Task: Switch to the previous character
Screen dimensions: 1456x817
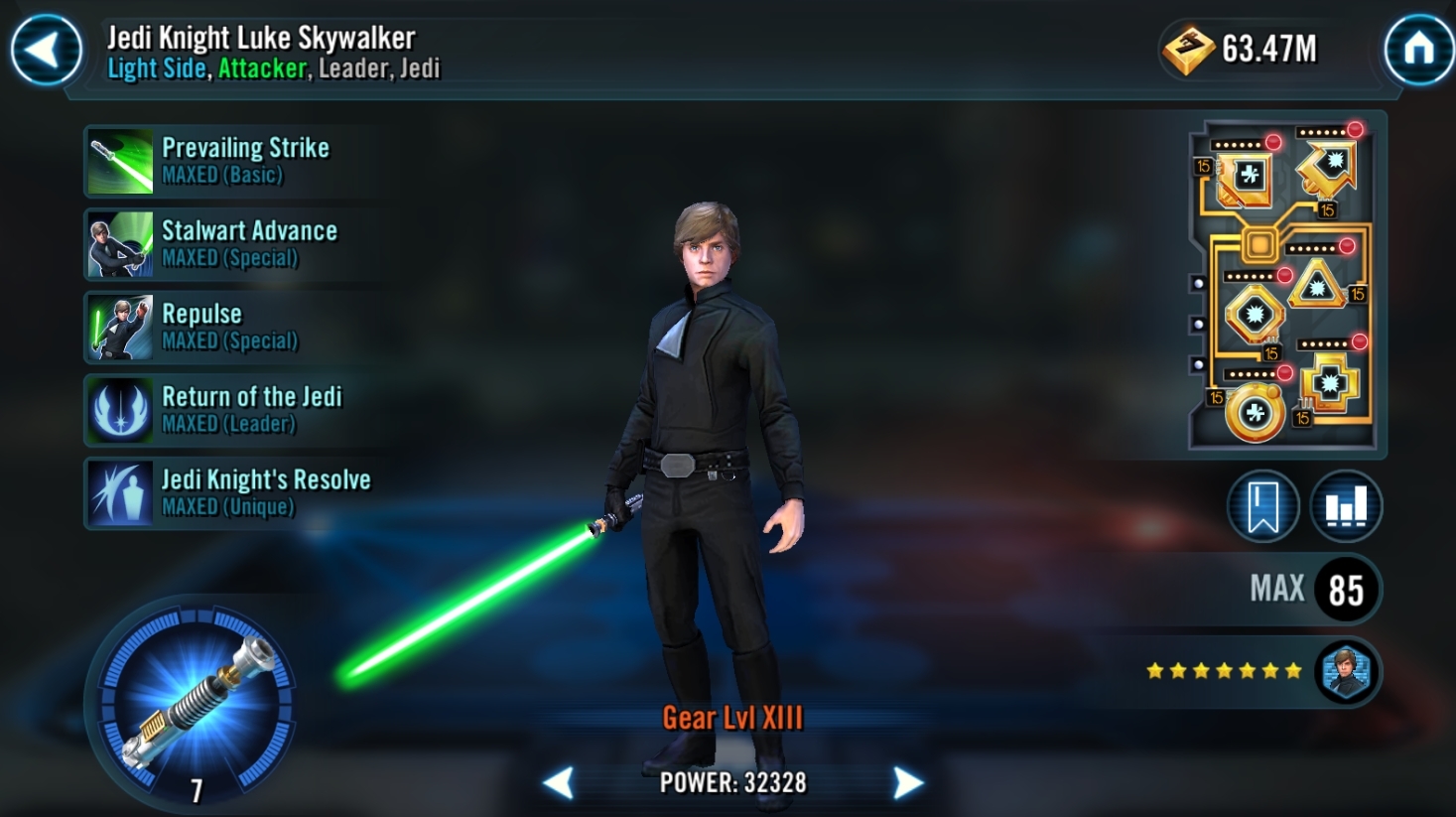Action: (559, 783)
